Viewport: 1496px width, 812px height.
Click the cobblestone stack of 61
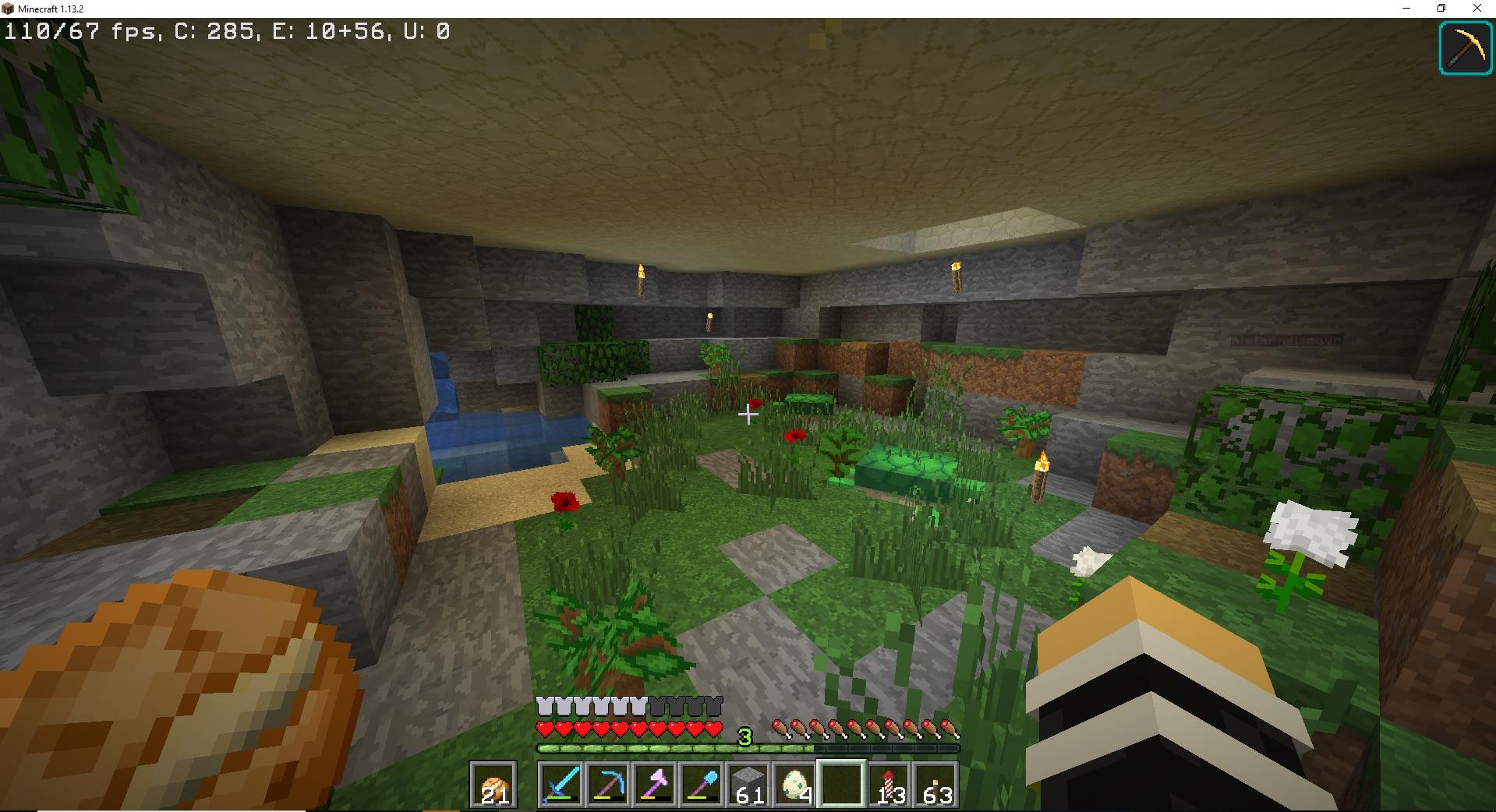tap(749, 786)
